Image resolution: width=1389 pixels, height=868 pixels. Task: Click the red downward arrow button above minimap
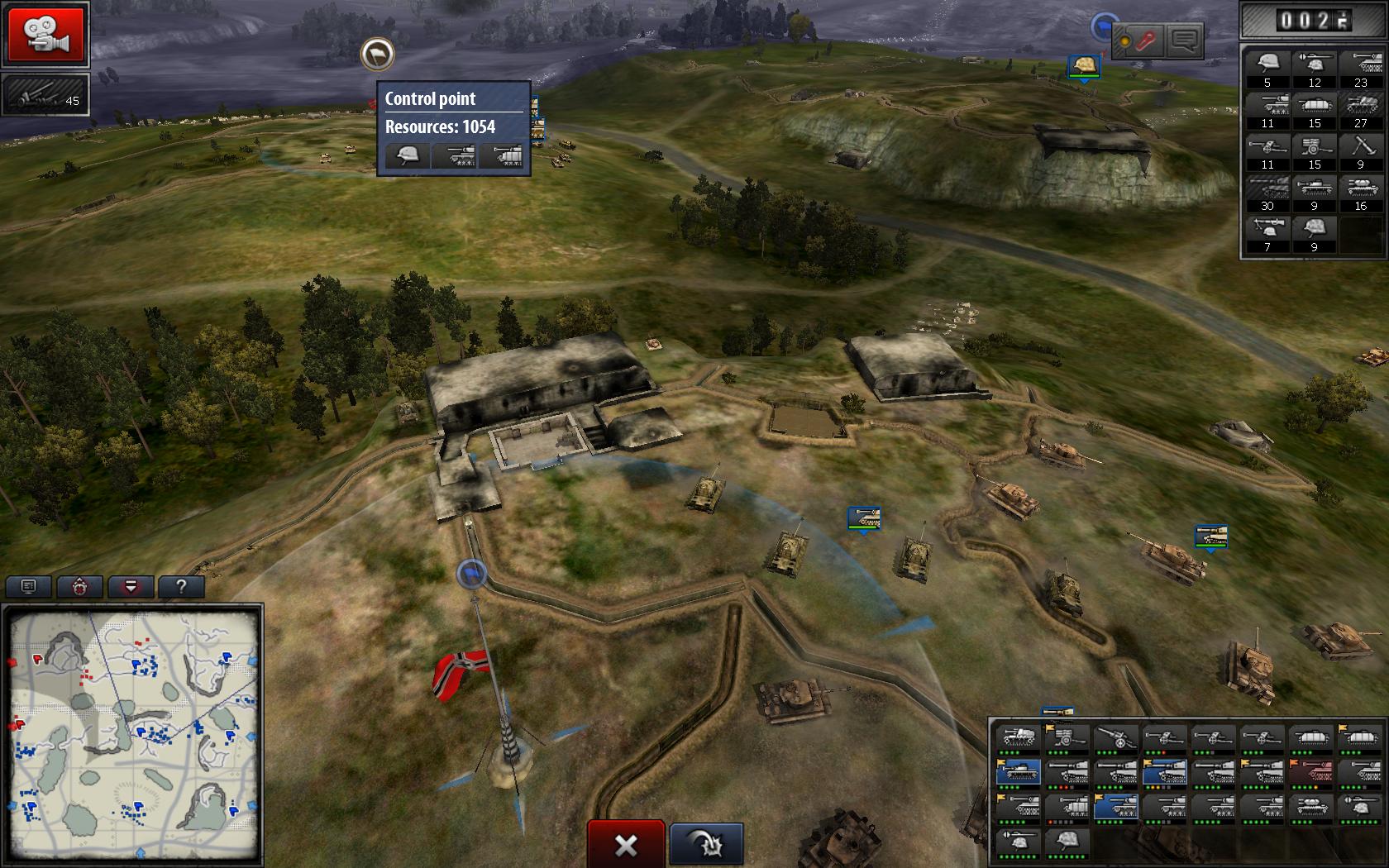pos(131,587)
